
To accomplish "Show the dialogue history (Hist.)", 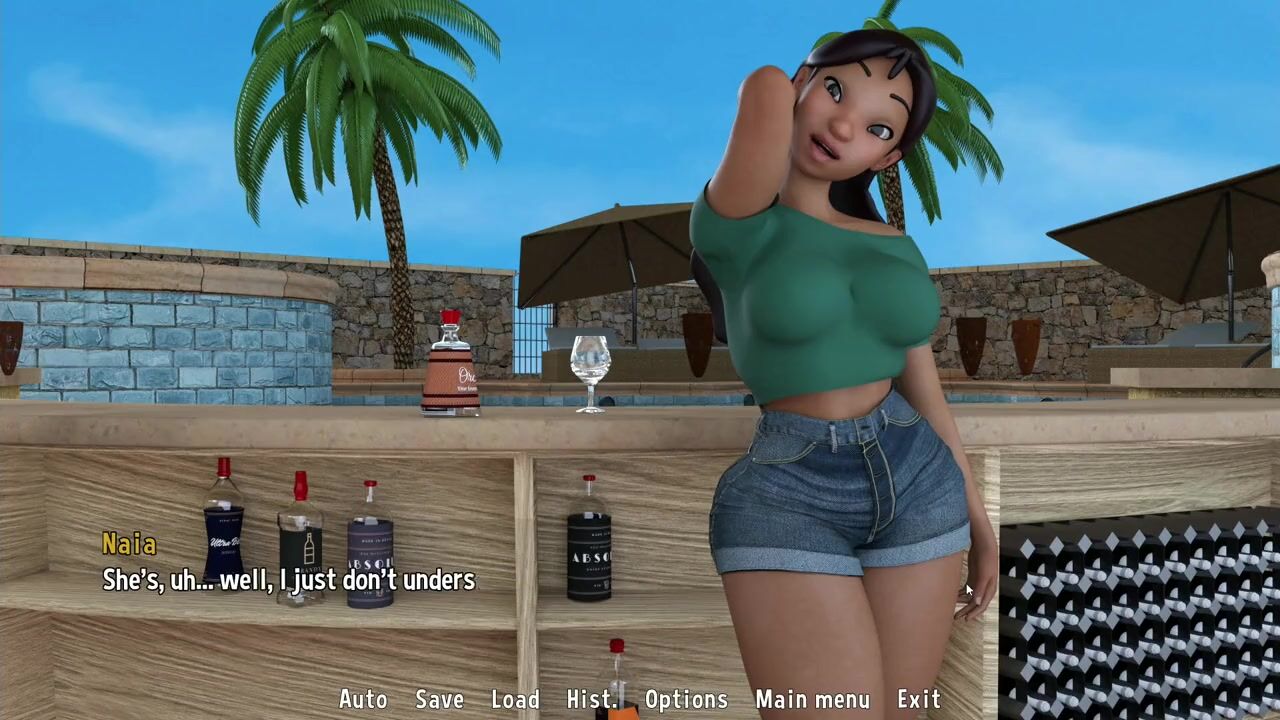I will click(591, 700).
